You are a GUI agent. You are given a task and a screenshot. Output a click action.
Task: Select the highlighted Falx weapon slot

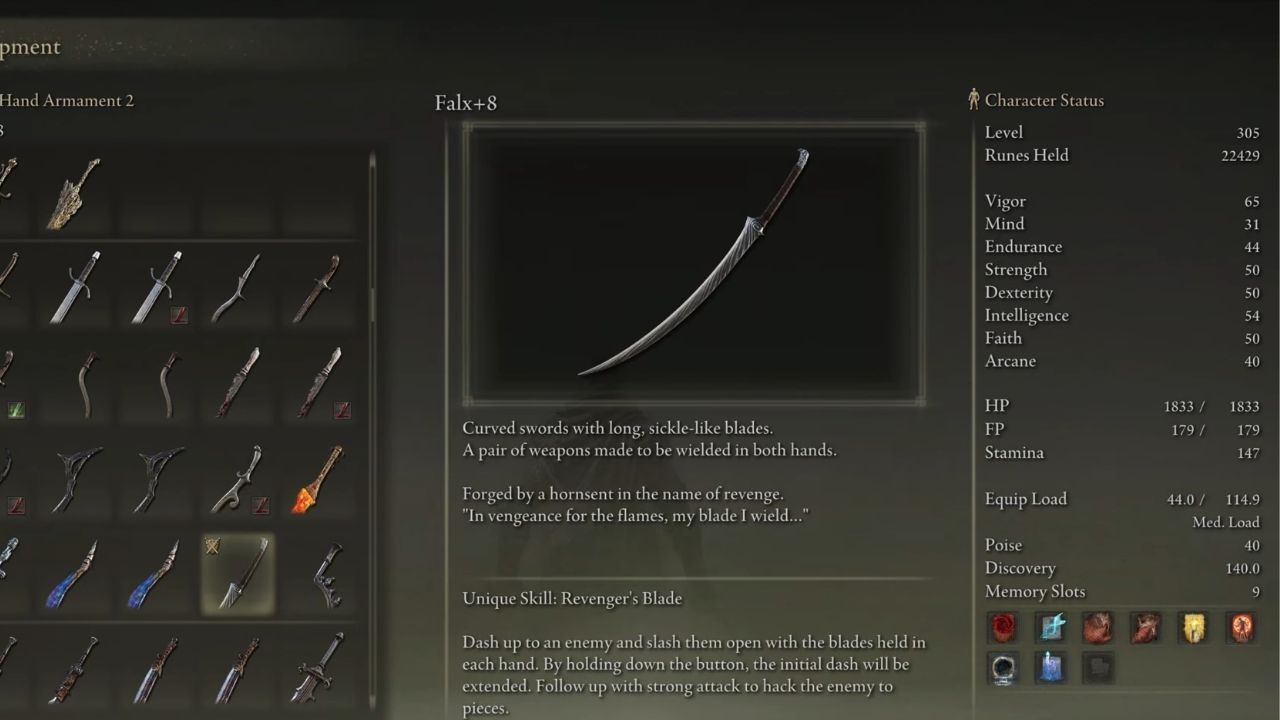pyautogui.click(x=238, y=574)
